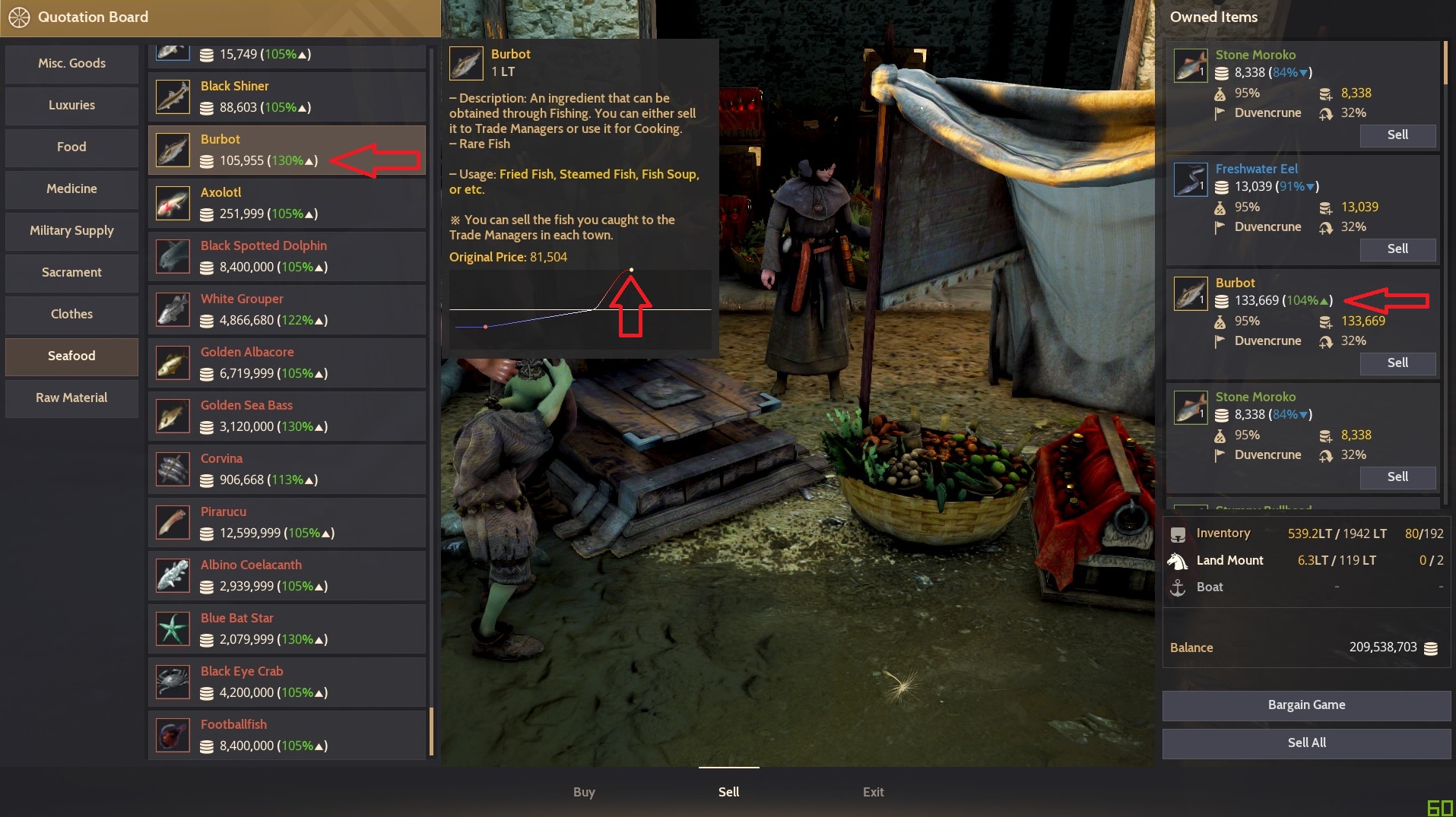Viewport: 1456px width, 817px height.
Task: Click the Inventory bag icon
Action: tap(1179, 533)
